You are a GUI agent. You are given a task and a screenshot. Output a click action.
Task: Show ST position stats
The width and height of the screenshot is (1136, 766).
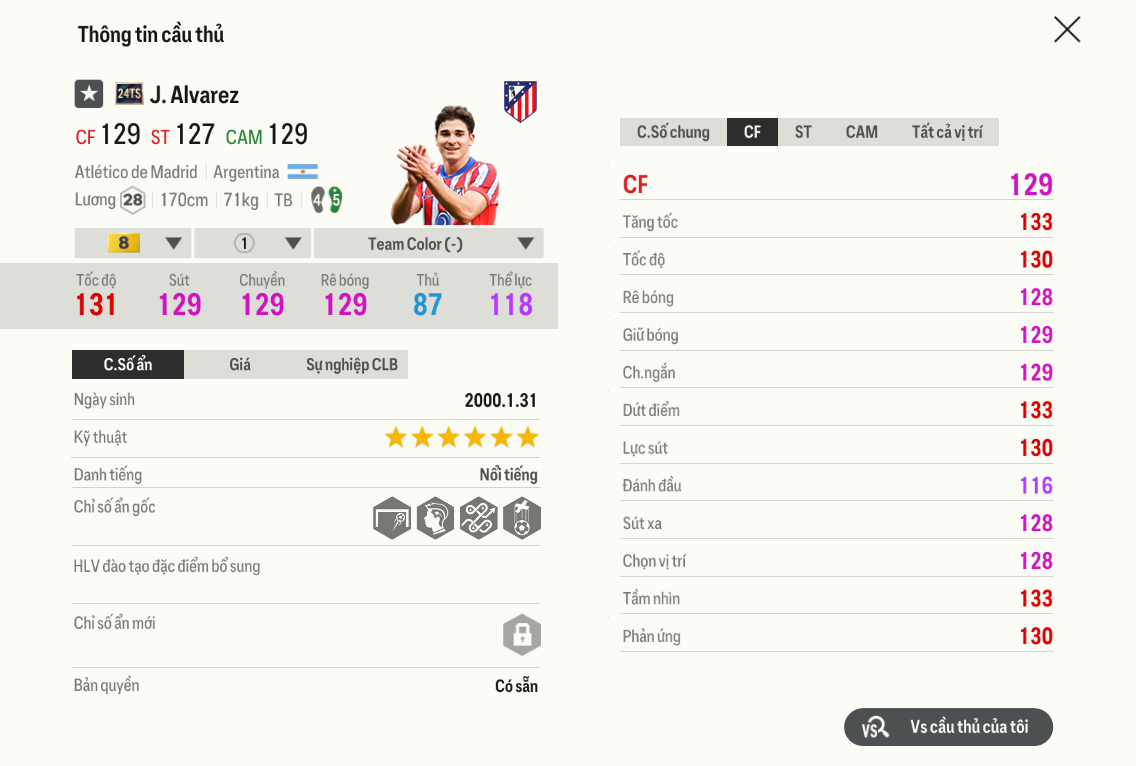(x=803, y=132)
